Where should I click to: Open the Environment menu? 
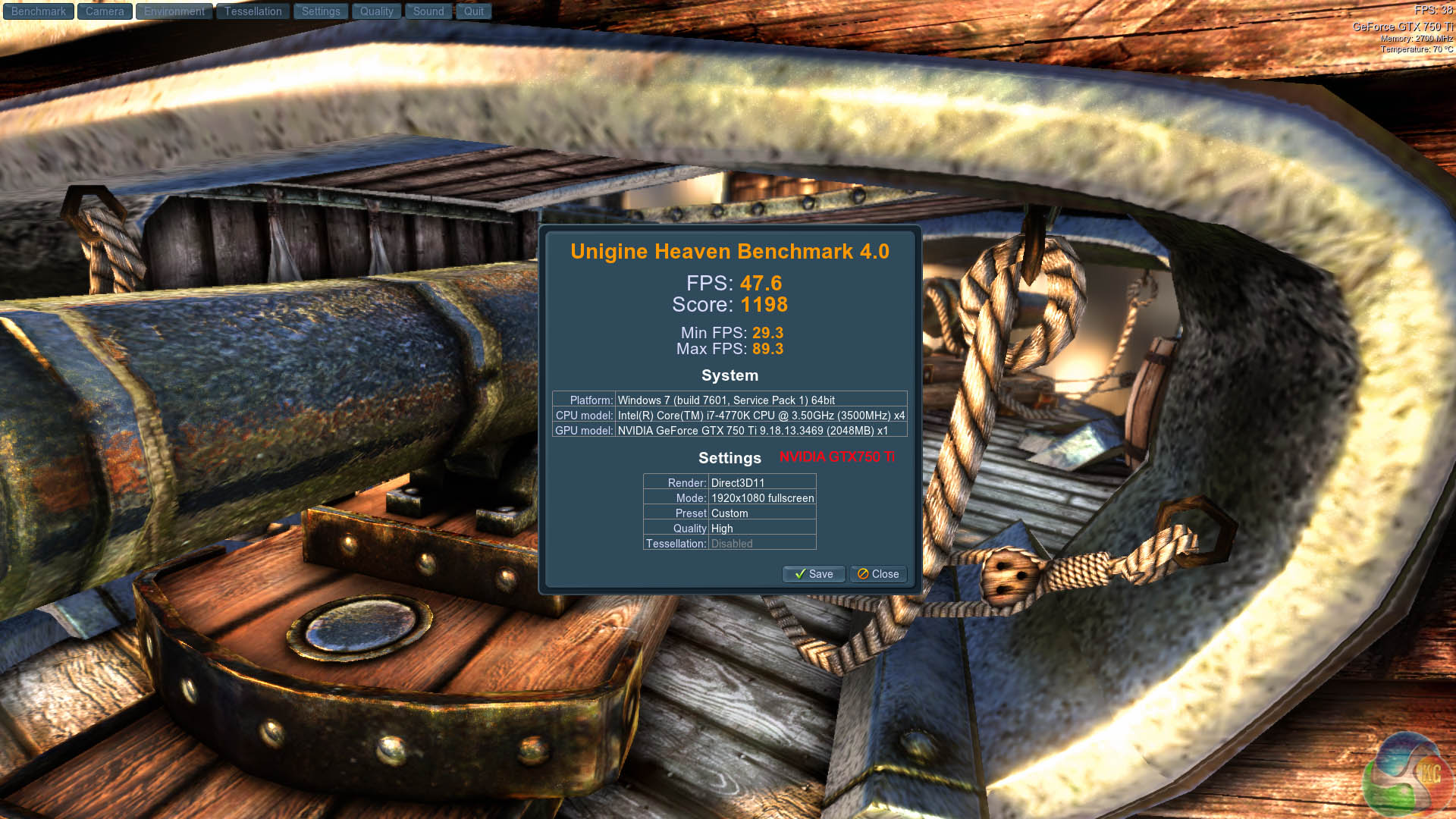pyautogui.click(x=174, y=11)
